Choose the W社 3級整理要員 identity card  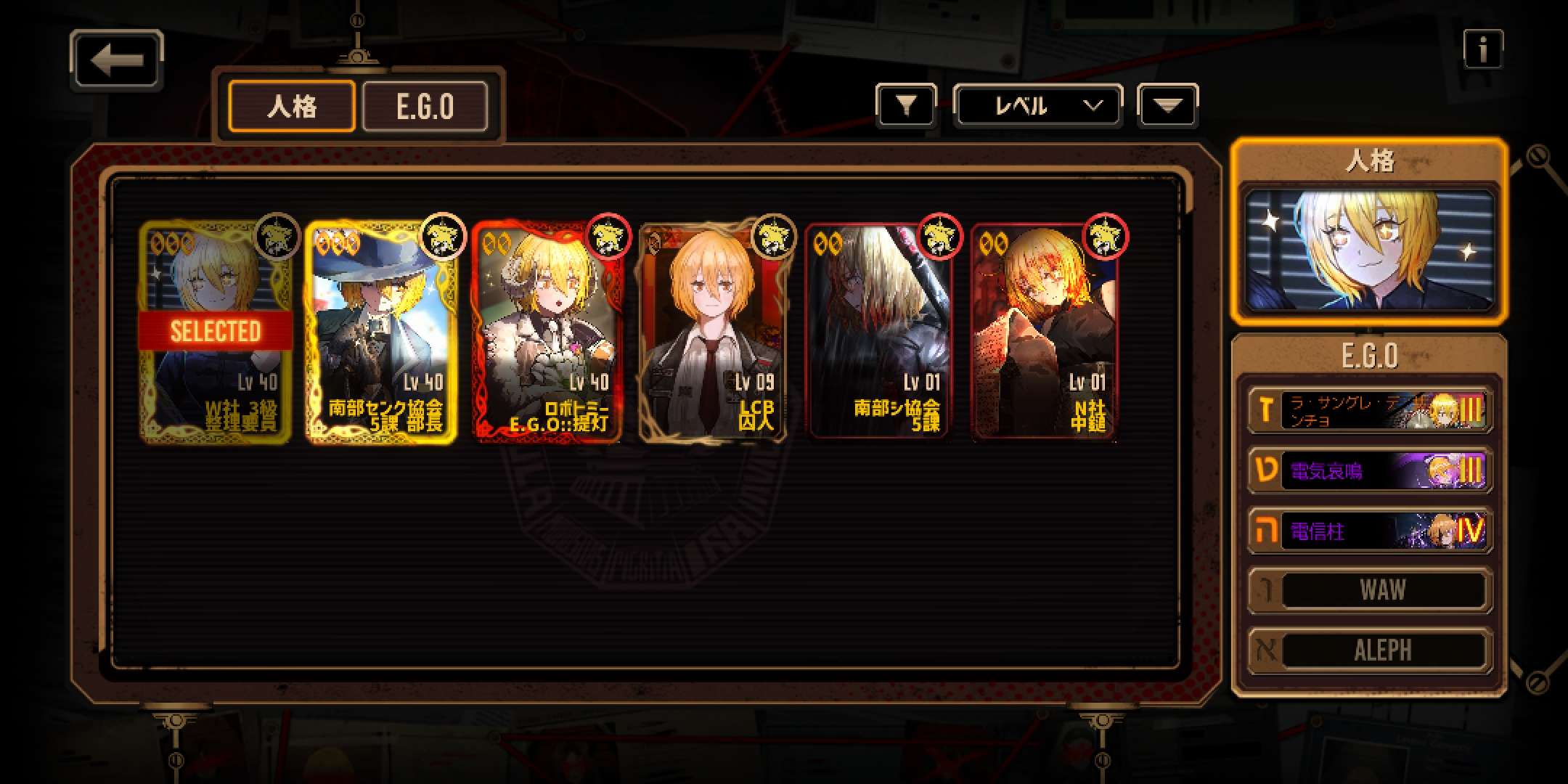(216, 332)
